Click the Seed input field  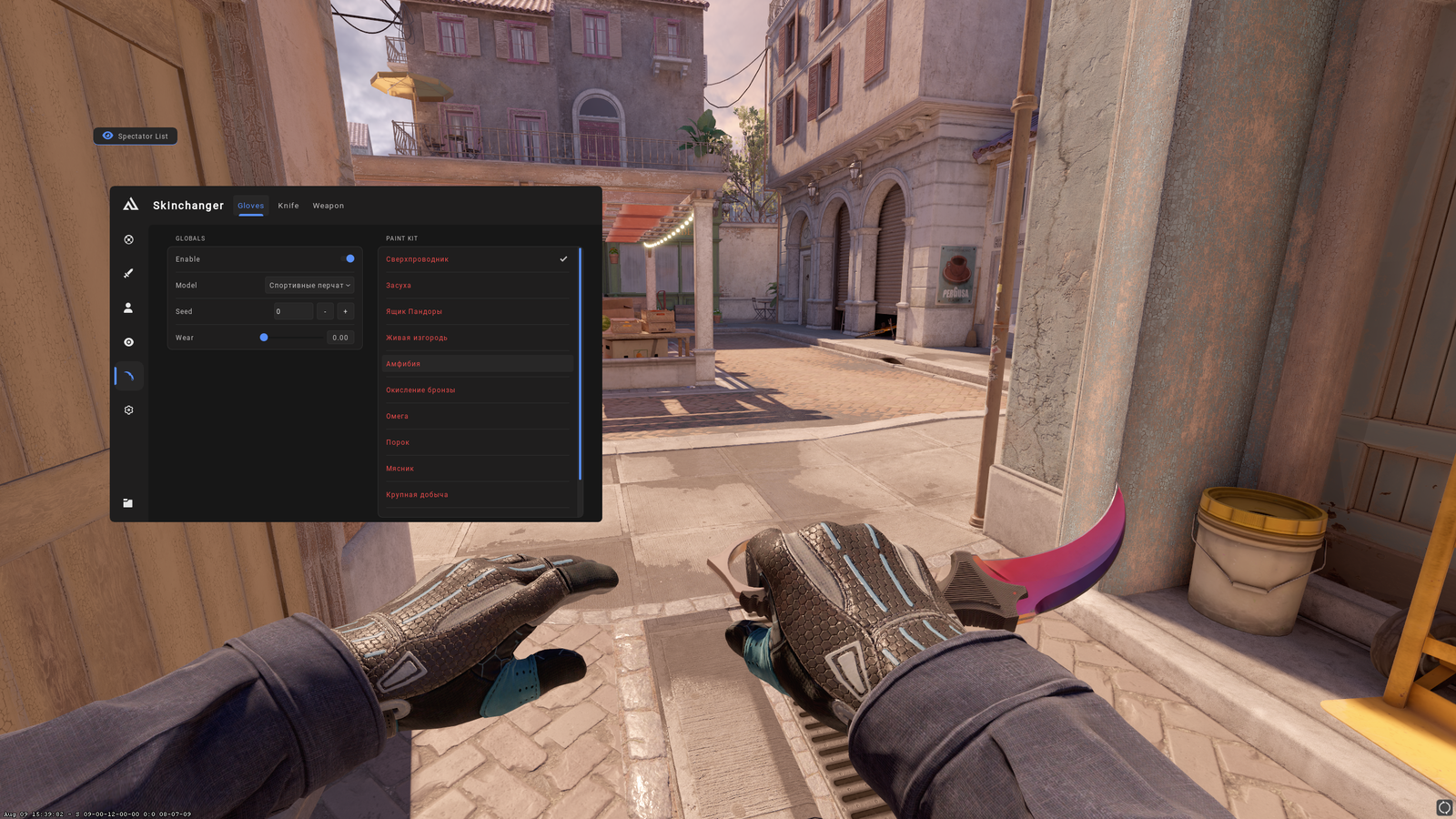[291, 311]
